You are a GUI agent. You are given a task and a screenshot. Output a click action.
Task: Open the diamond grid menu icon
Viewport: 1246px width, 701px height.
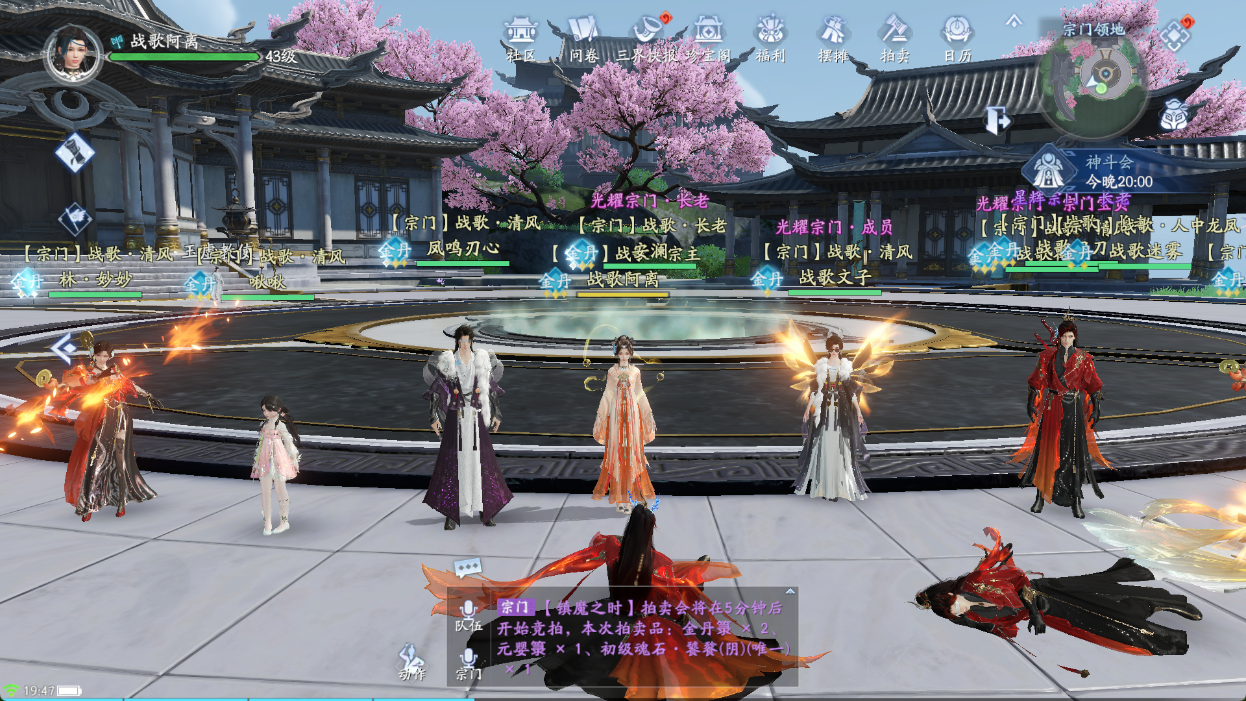pyautogui.click(x=1174, y=36)
